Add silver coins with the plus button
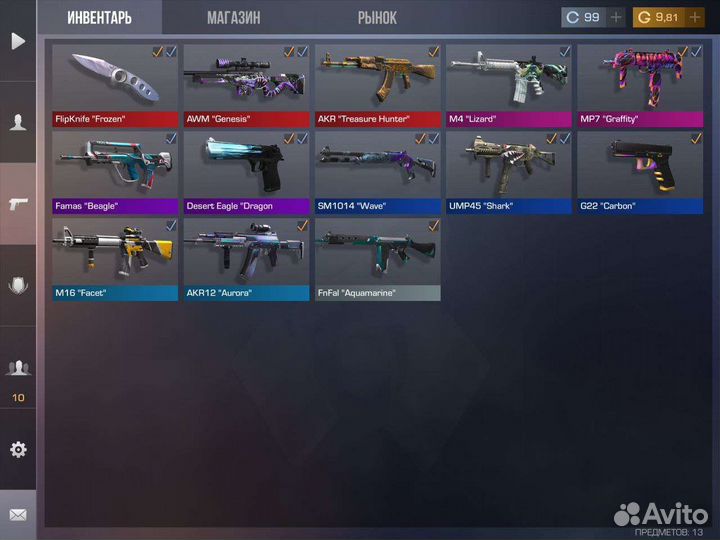 tap(616, 17)
